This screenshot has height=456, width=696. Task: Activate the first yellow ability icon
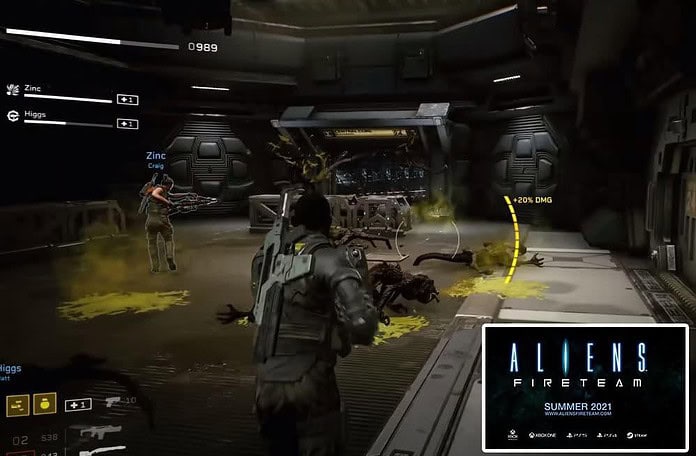click(18, 403)
